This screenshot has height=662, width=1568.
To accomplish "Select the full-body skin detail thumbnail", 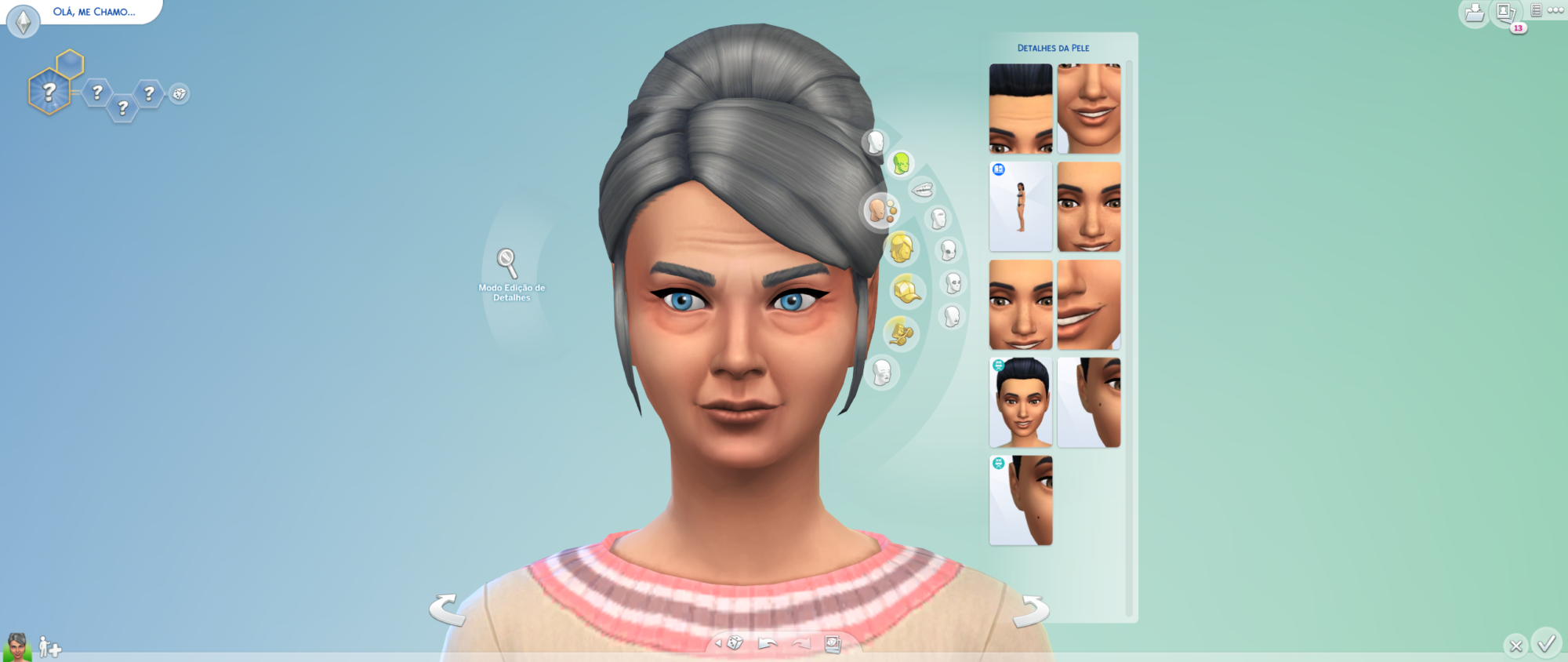I will point(1020,206).
